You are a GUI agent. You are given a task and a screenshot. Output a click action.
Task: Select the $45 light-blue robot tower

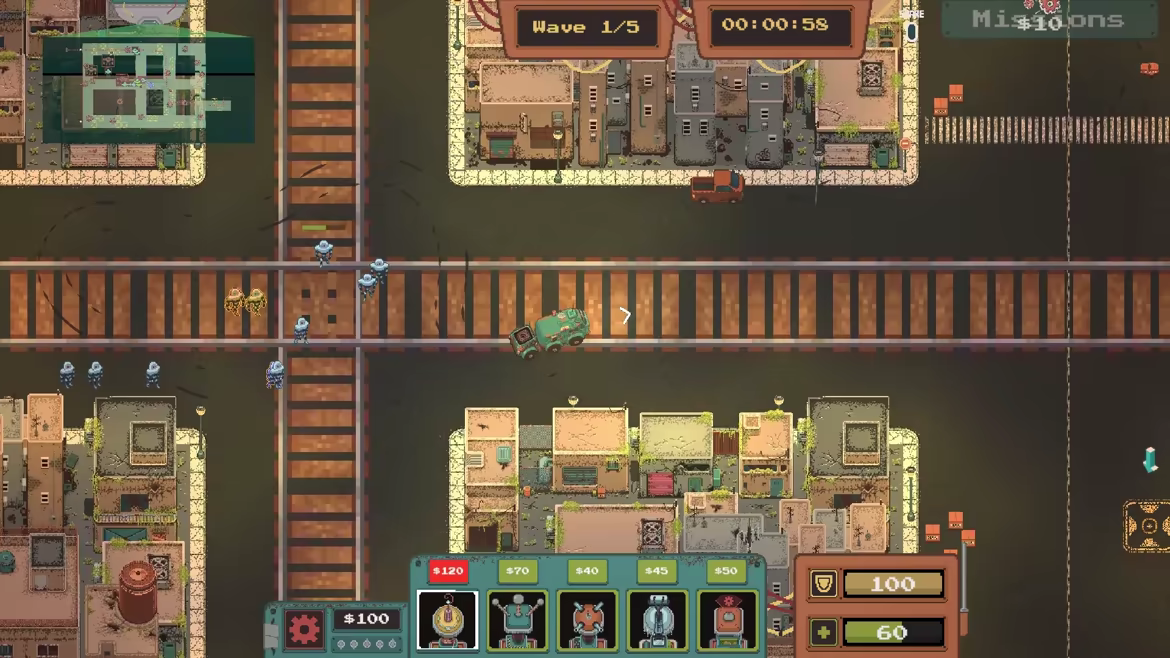[657, 620]
